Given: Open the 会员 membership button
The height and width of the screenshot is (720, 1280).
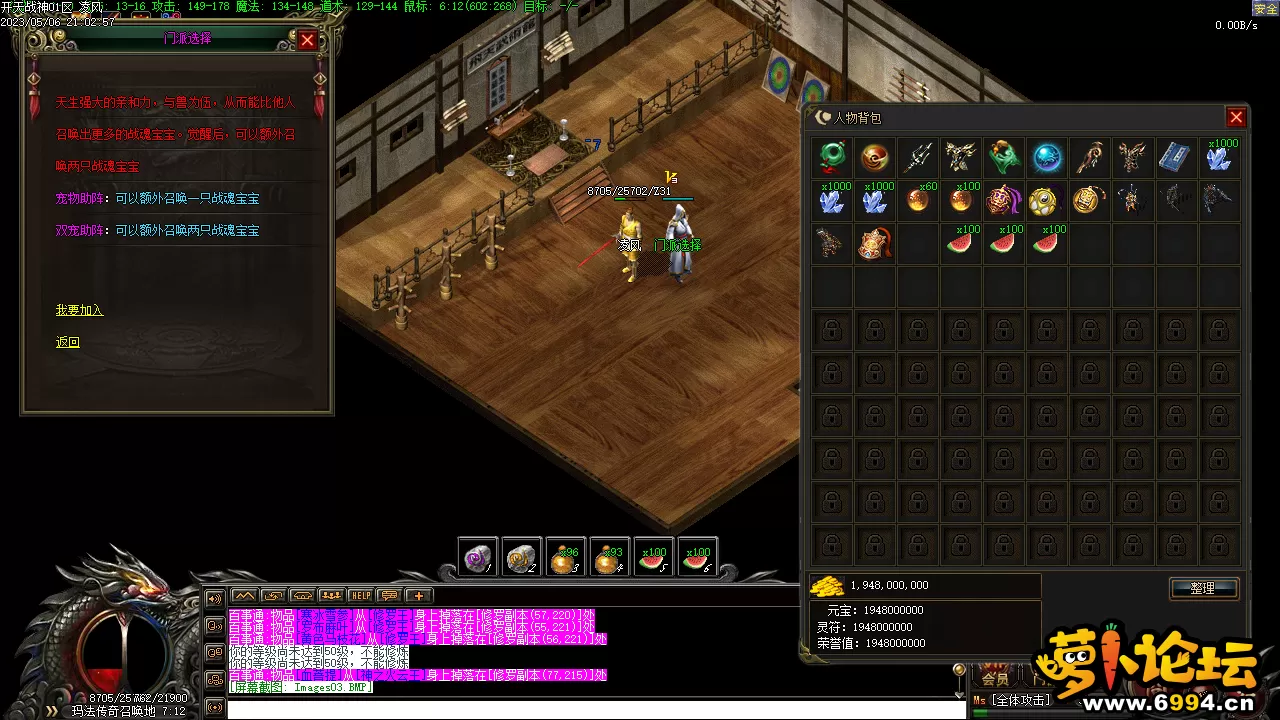Looking at the screenshot, I should coord(994,678).
